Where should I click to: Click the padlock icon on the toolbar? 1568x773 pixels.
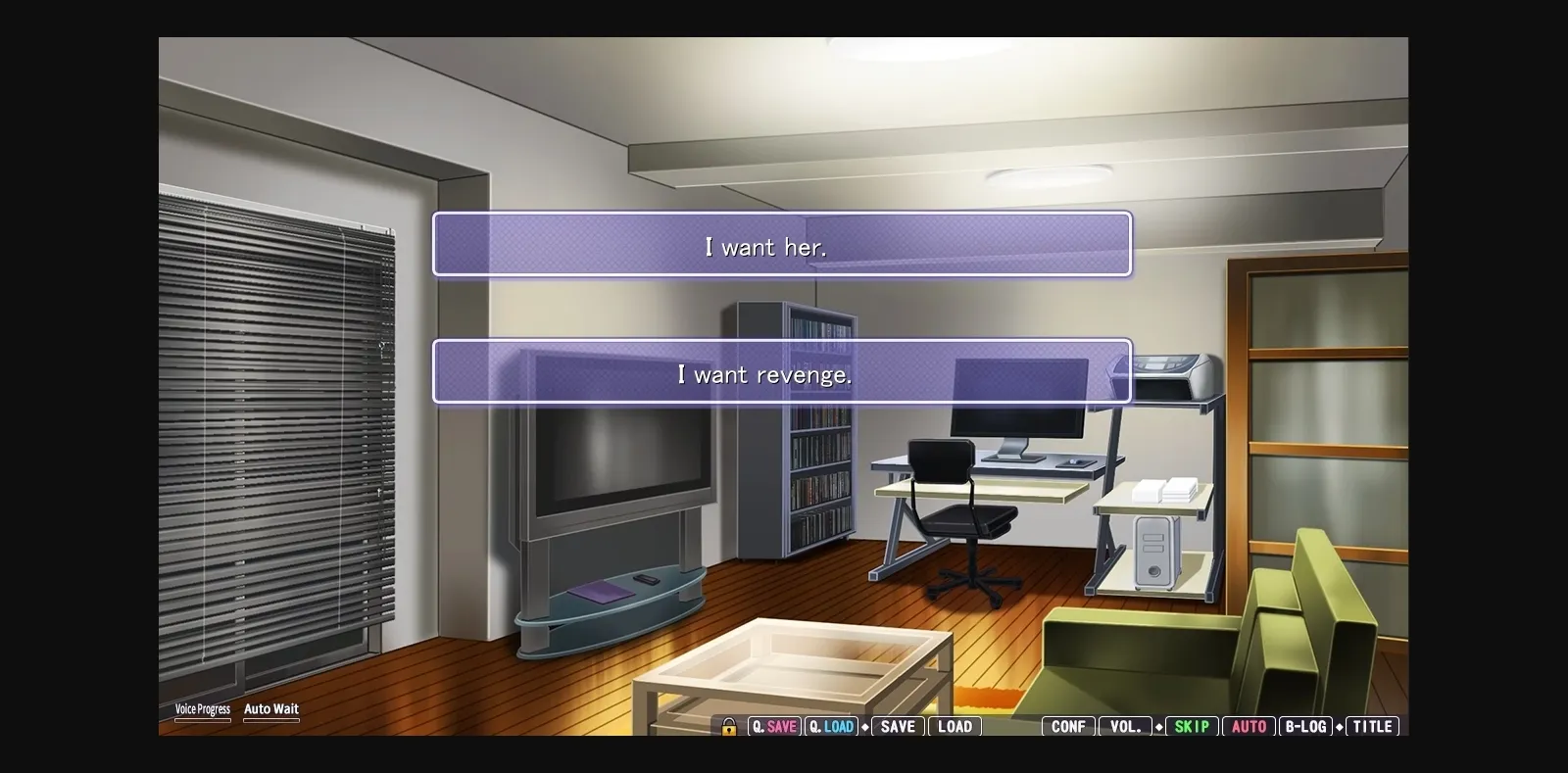point(728,727)
